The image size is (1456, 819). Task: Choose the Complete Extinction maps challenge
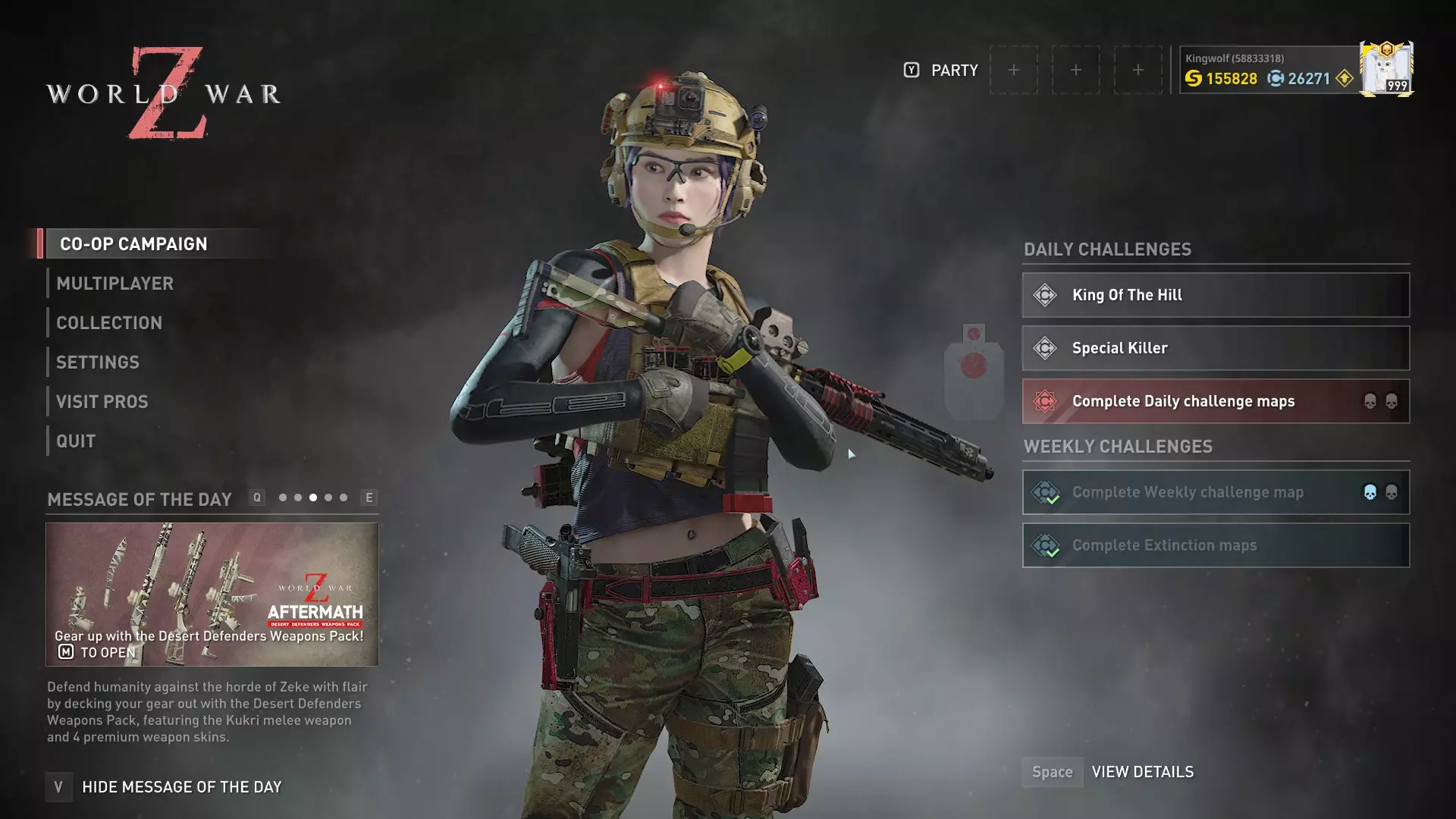pyautogui.click(x=1216, y=545)
